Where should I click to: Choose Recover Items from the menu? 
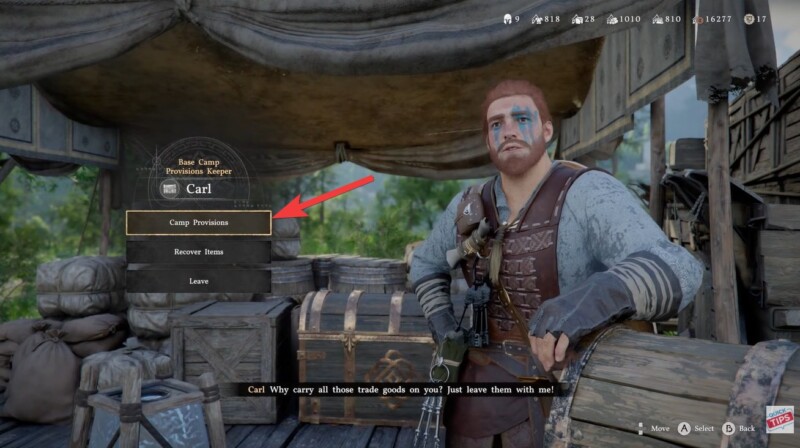click(x=198, y=252)
